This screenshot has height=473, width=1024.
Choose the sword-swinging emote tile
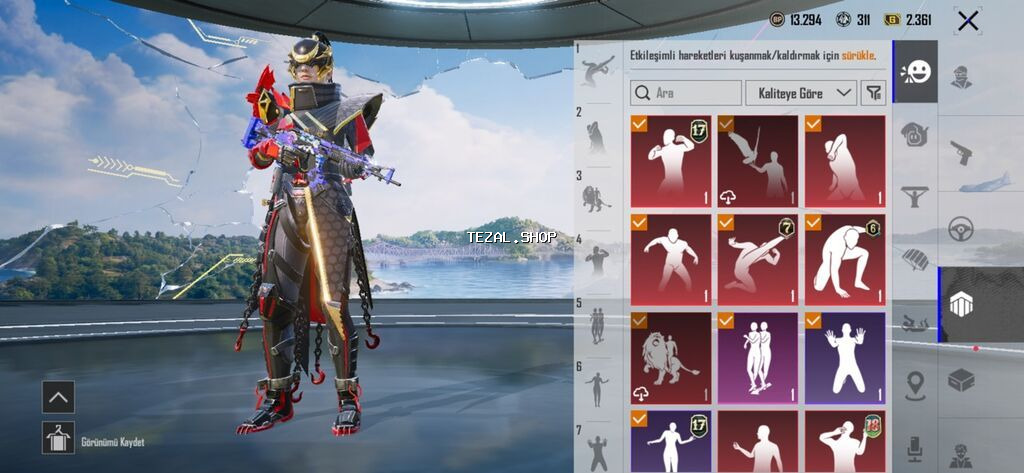click(x=757, y=161)
